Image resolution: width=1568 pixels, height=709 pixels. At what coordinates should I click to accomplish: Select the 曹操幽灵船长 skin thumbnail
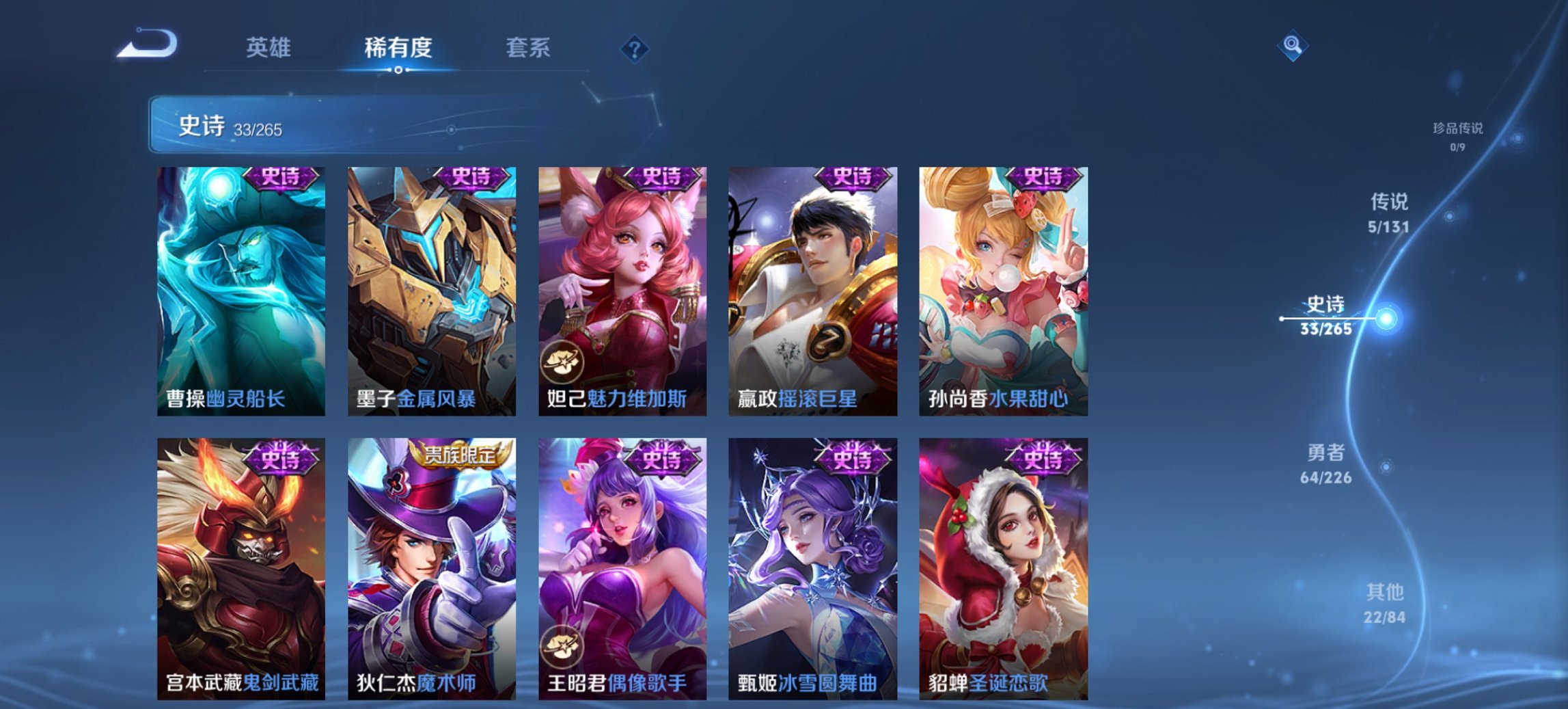240,287
